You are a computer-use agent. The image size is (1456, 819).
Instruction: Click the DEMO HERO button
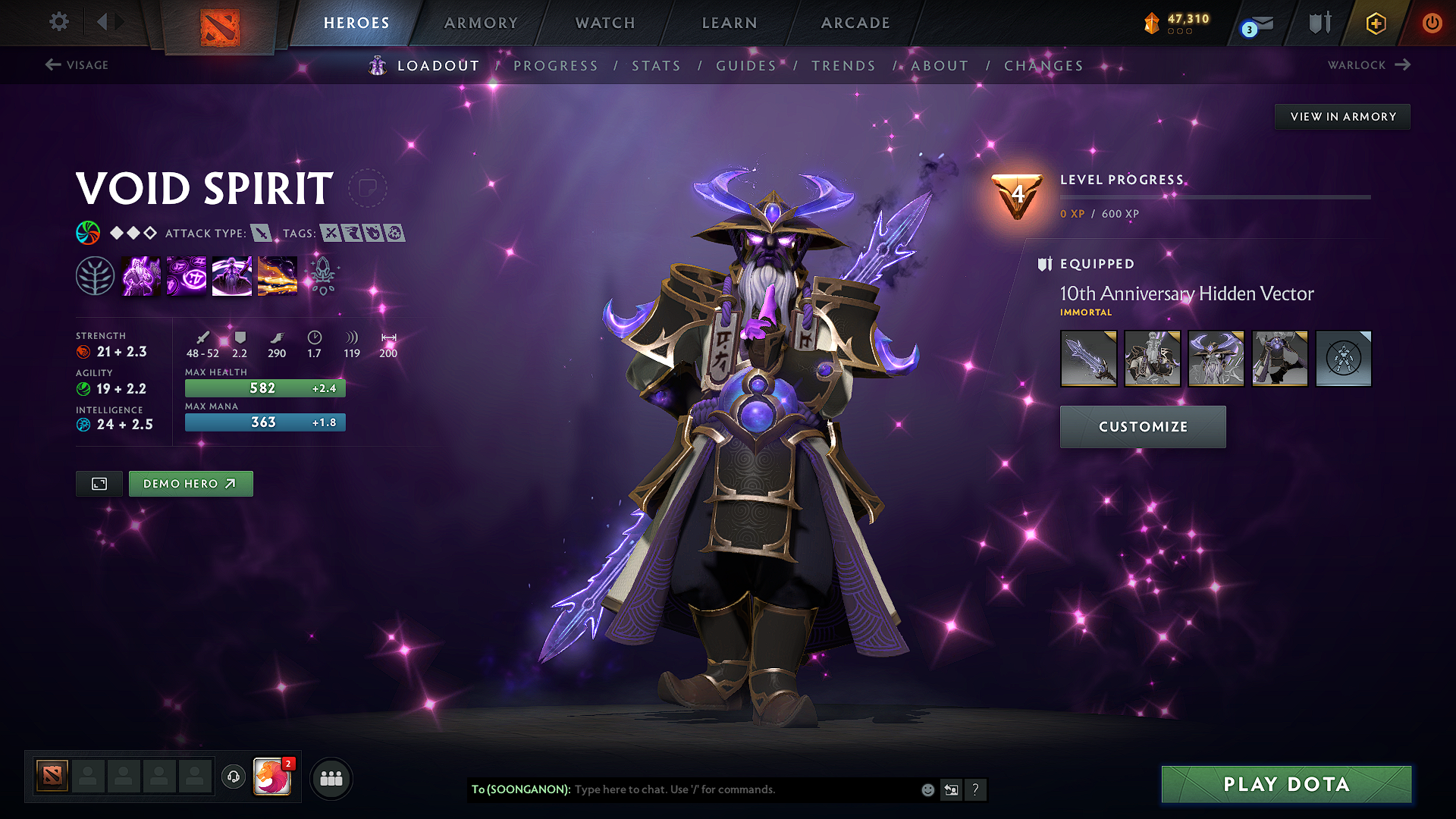(x=190, y=483)
